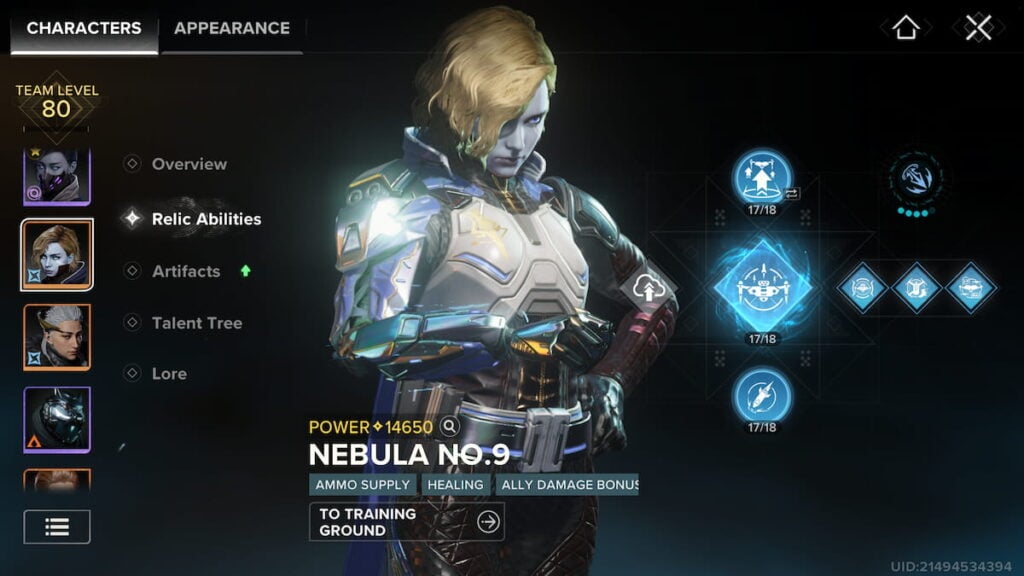1024x576 pixels.
Task: Switch to the Characters tab
Action: tap(84, 28)
